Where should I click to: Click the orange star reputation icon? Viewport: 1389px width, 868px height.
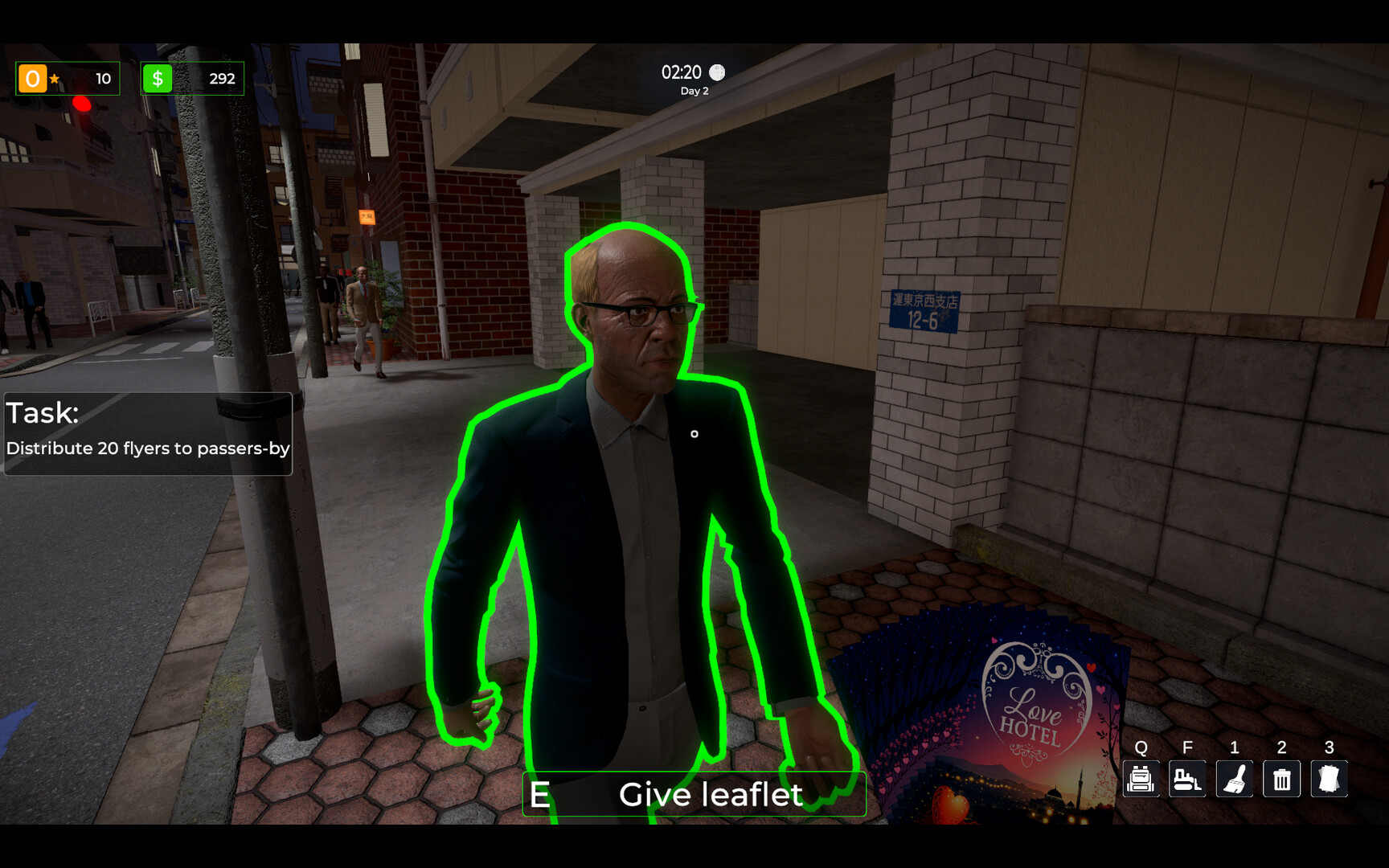pyautogui.click(x=33, y=78)
